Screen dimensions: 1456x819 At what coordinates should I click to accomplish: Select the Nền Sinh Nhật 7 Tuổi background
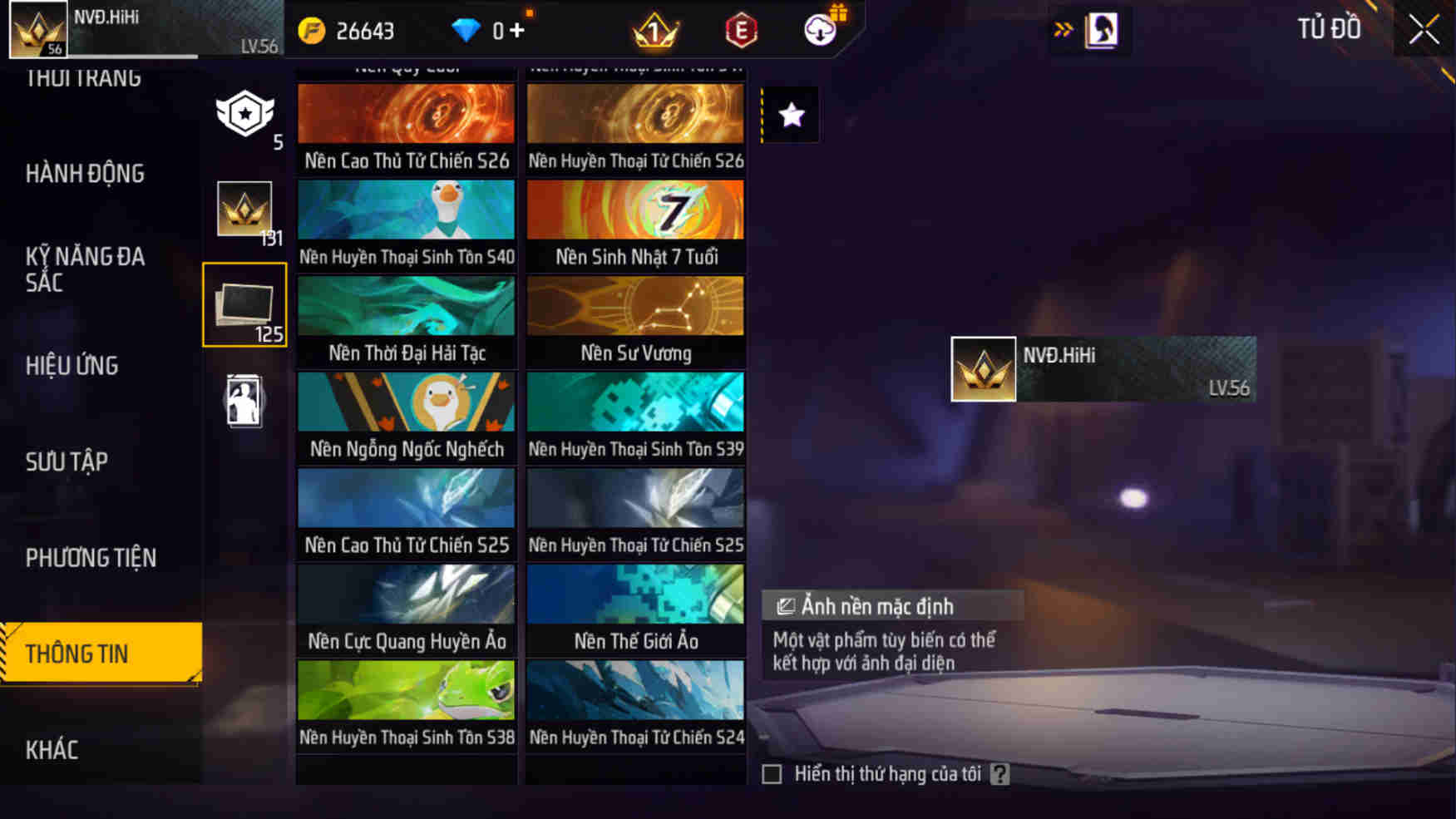(x=634, y=222)
